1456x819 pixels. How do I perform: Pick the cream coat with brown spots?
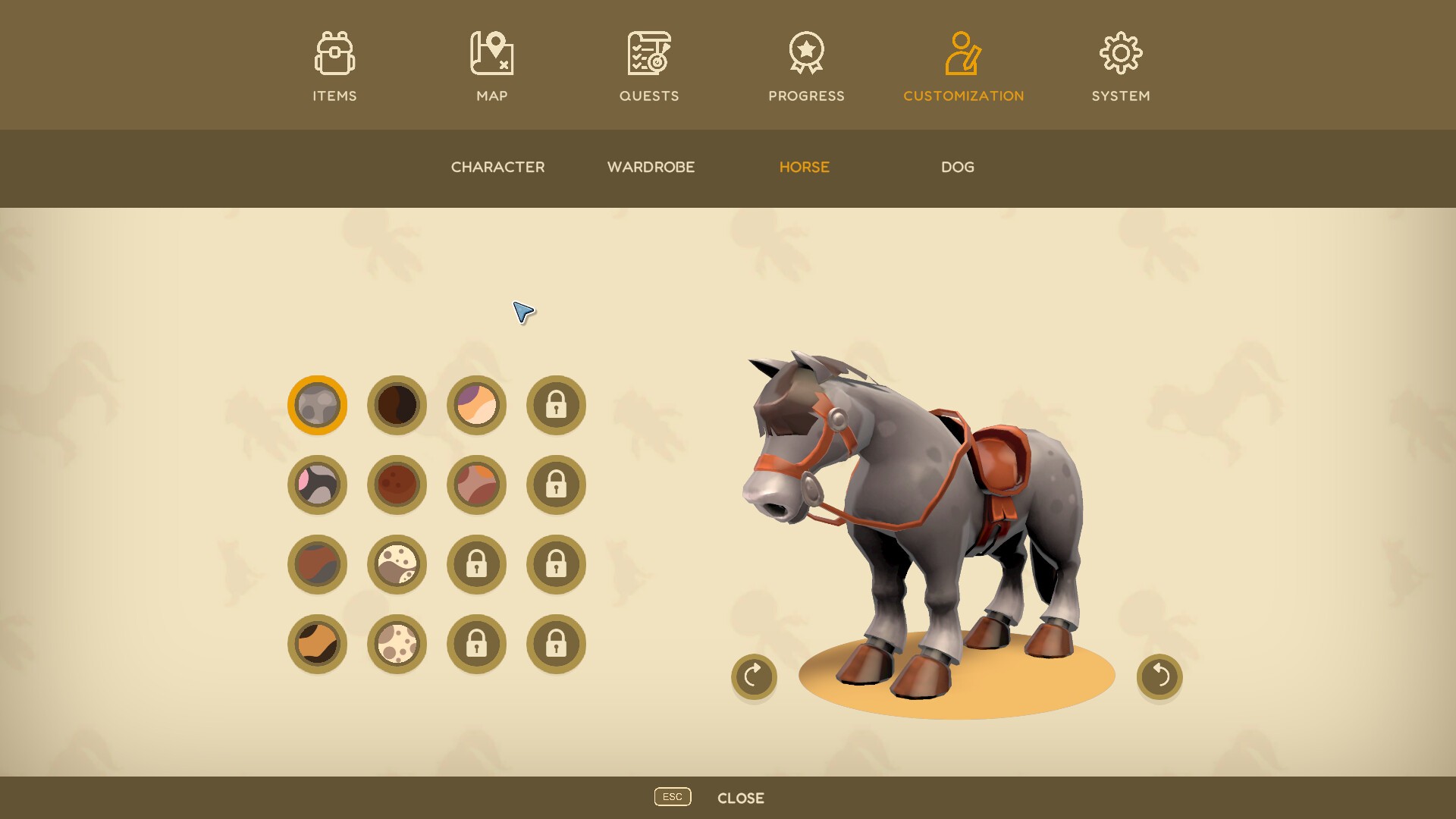point(397,644)
